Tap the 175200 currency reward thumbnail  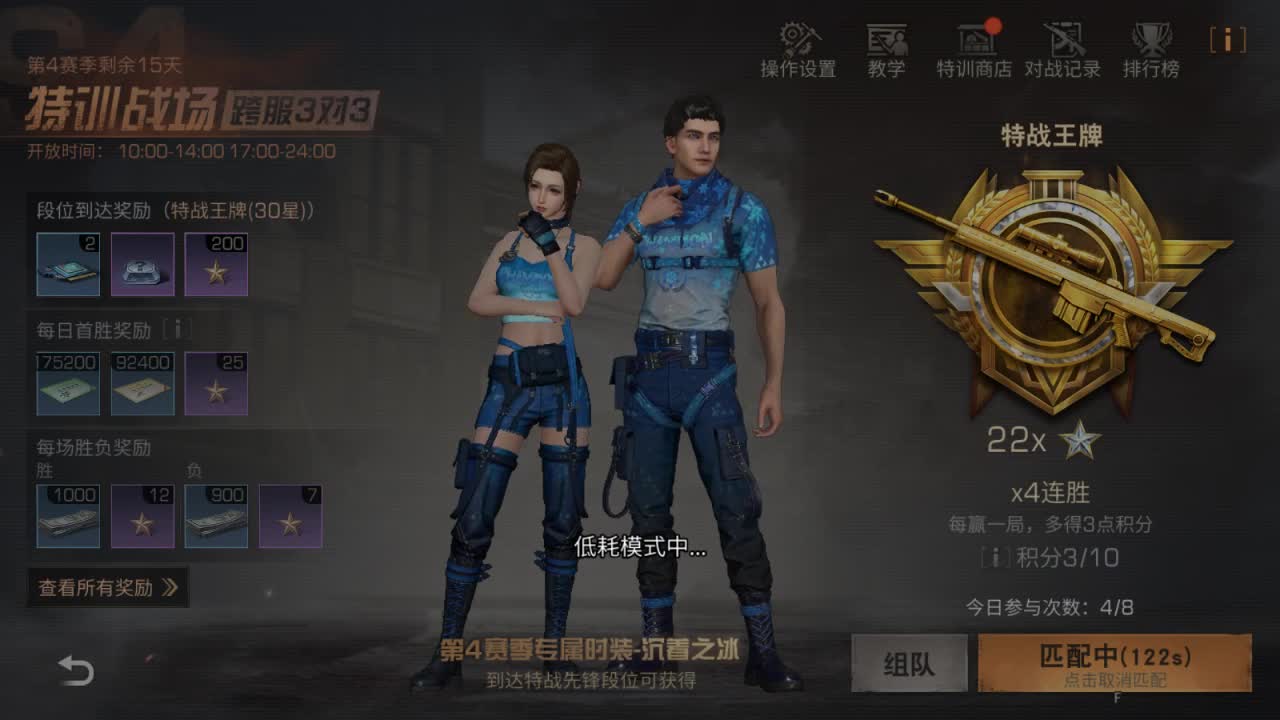point(67,383)
